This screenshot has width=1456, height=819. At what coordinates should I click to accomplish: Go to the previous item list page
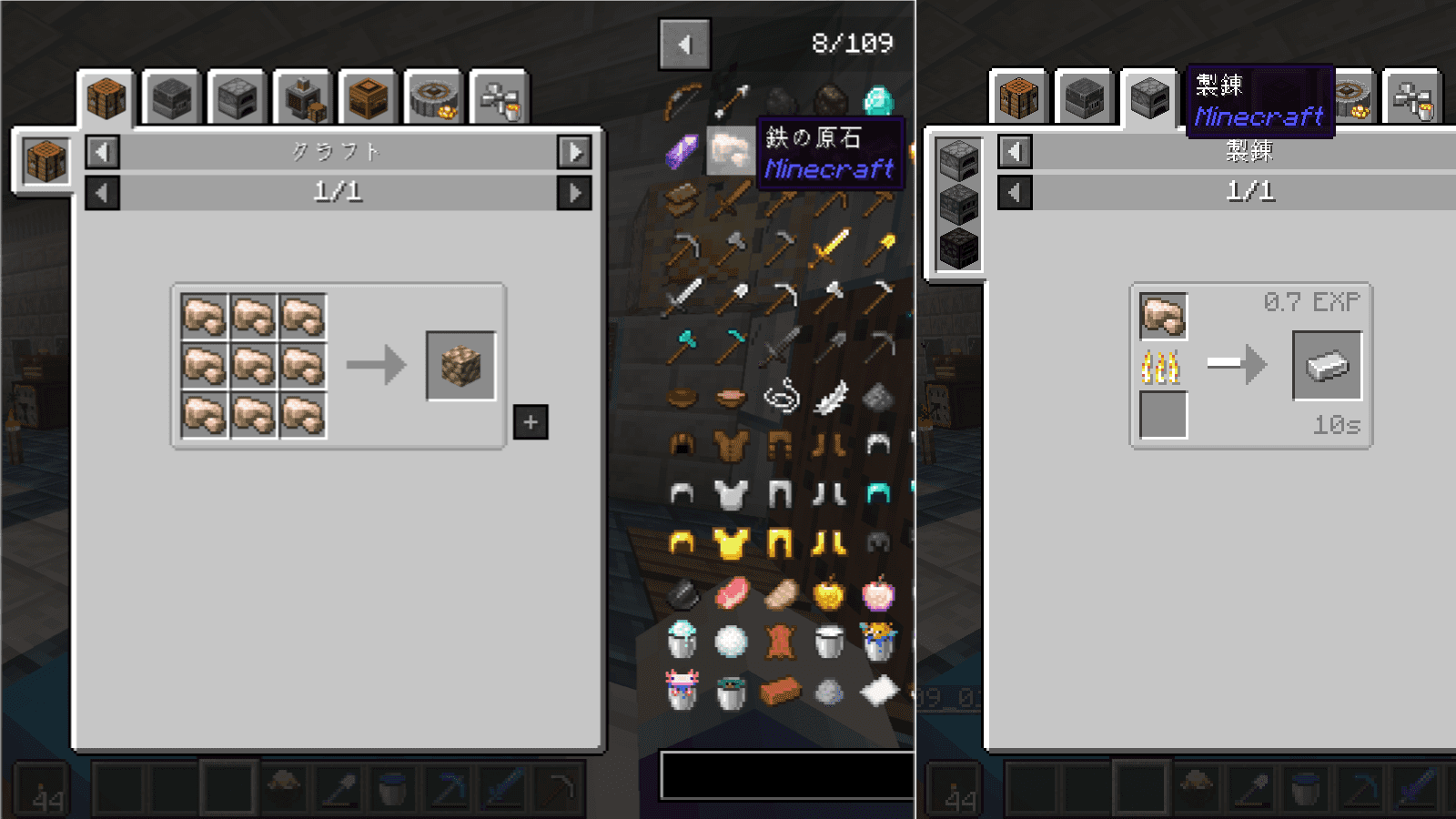coord(684,44)
